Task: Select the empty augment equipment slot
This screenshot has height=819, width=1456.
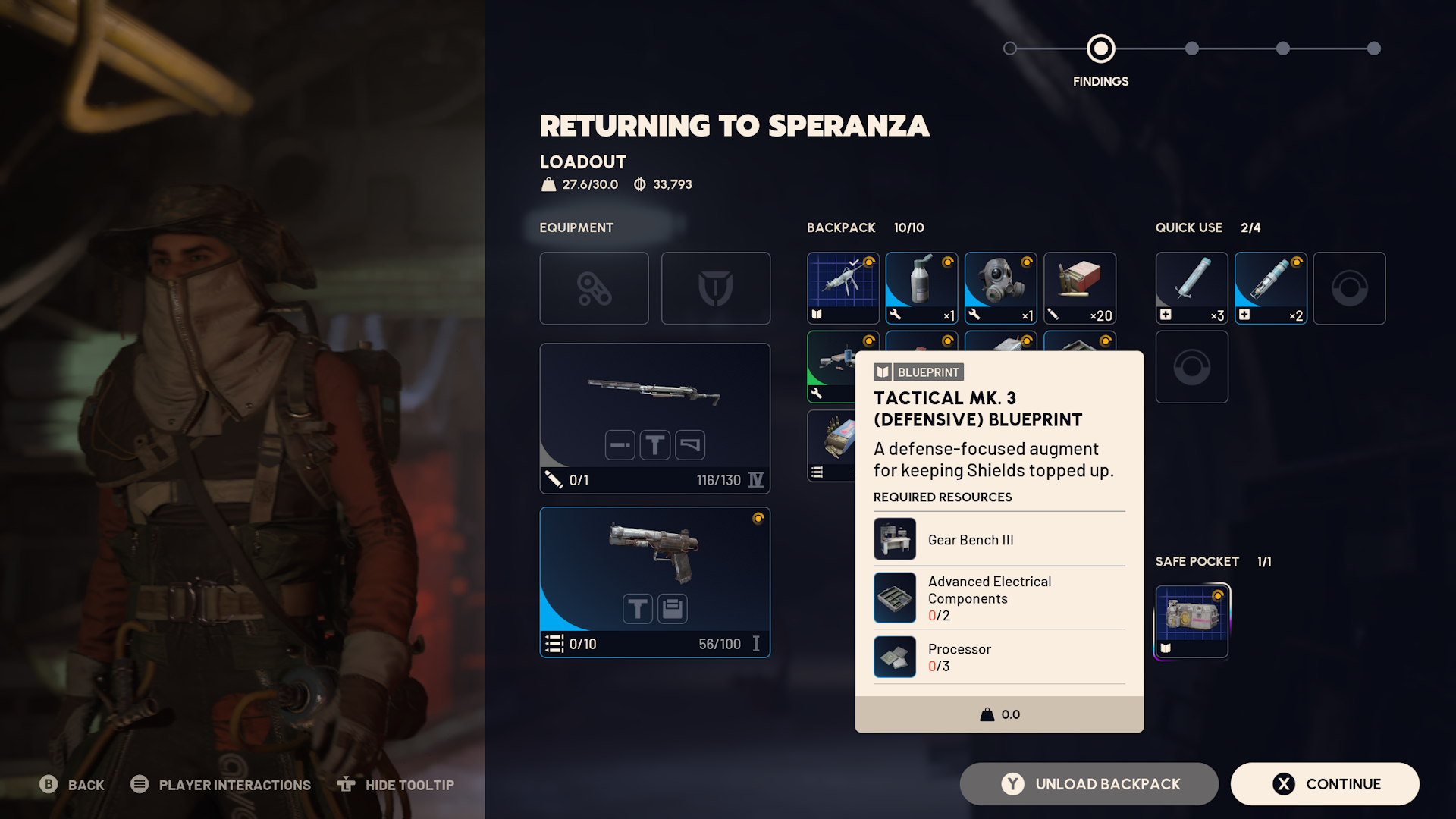Action: point(594,288)
